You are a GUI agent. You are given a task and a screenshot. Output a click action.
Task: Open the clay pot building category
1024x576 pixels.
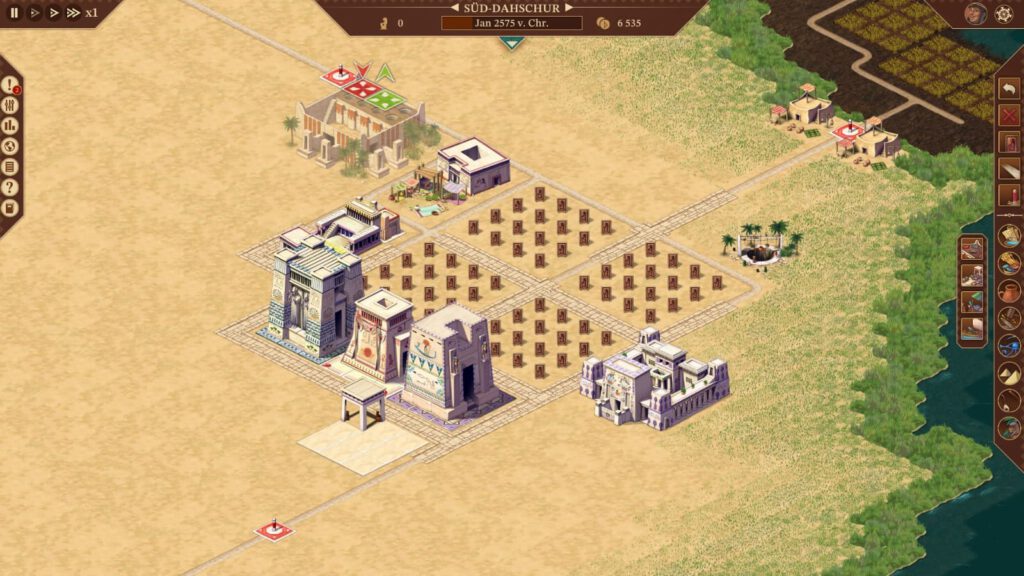coord(1009,291)
